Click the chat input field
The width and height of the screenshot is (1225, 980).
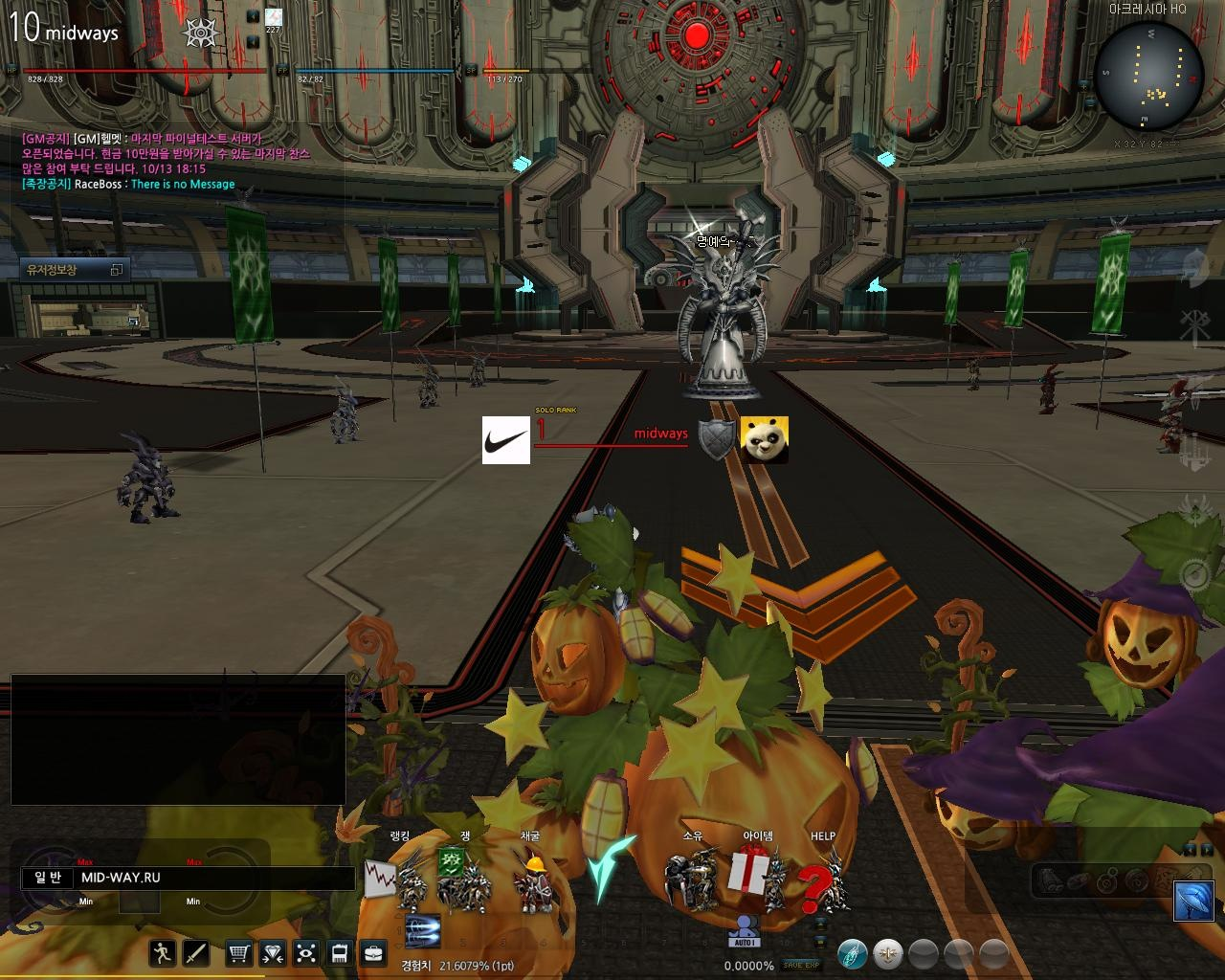click(x=215, y=878)
